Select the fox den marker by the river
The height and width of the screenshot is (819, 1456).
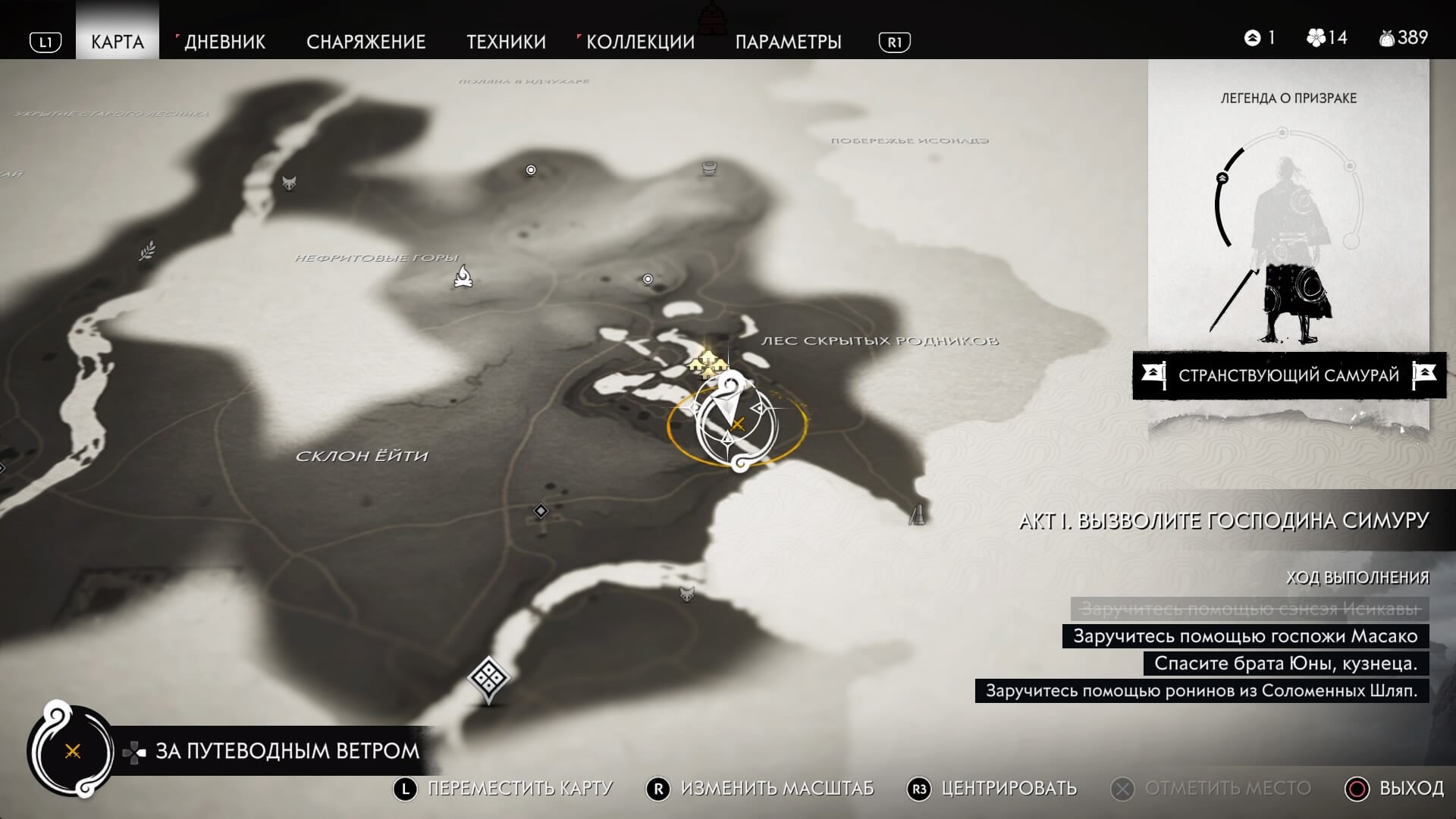point(289,183)
